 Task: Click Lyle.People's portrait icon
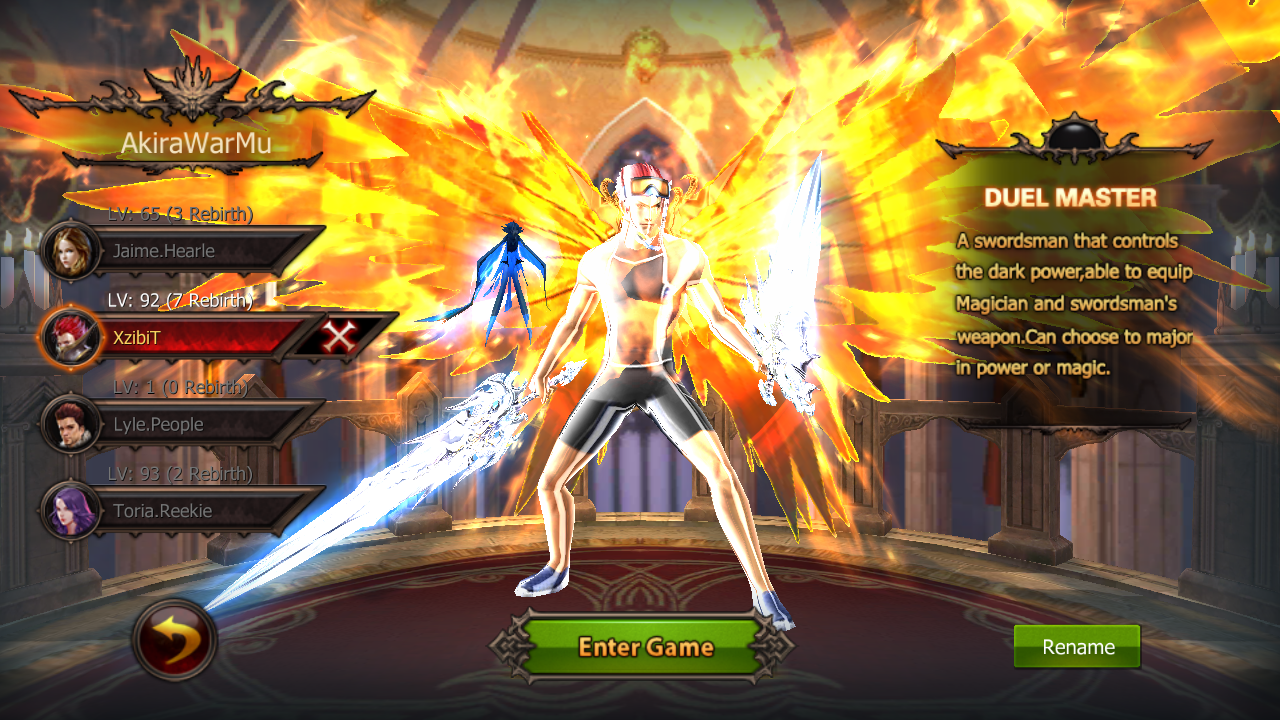70,424
